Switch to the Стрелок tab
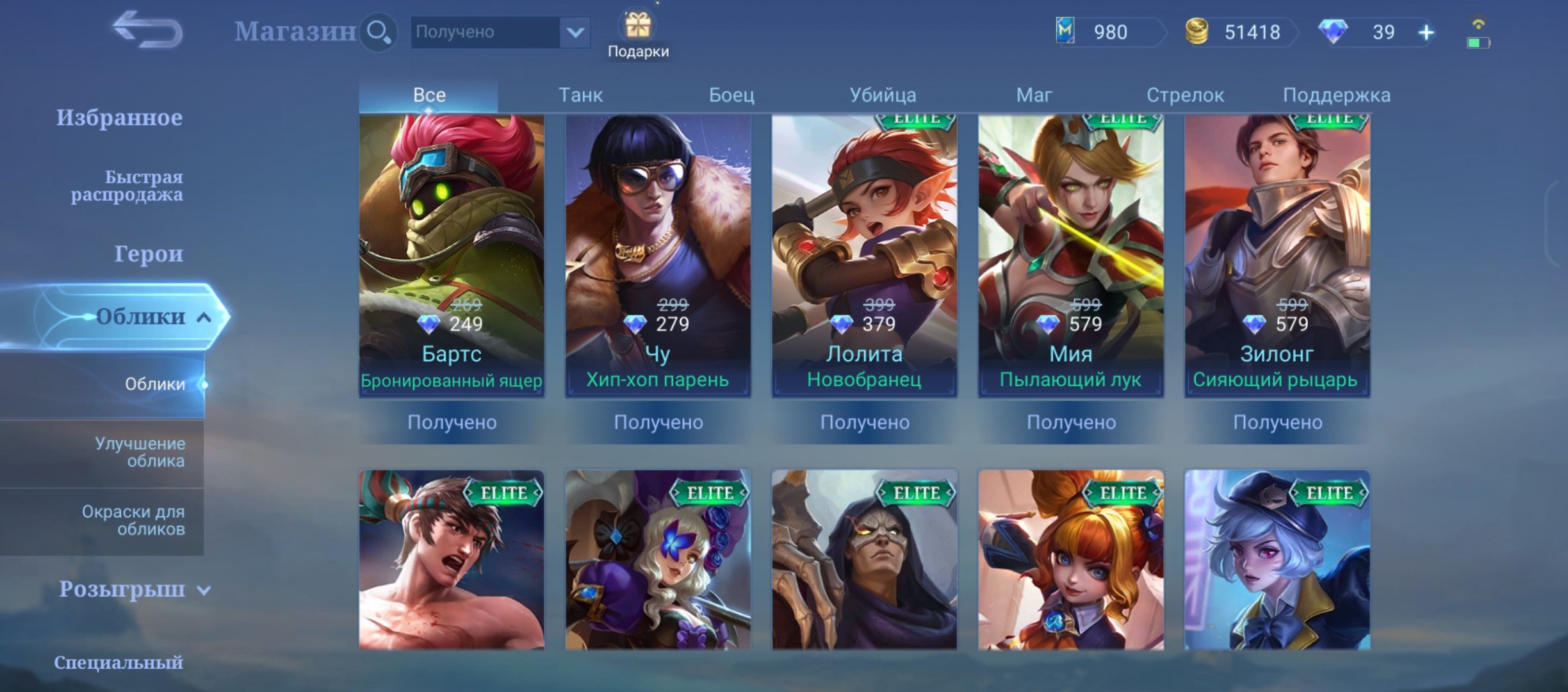This screenshot has width=1568, height=692. 1186,94
